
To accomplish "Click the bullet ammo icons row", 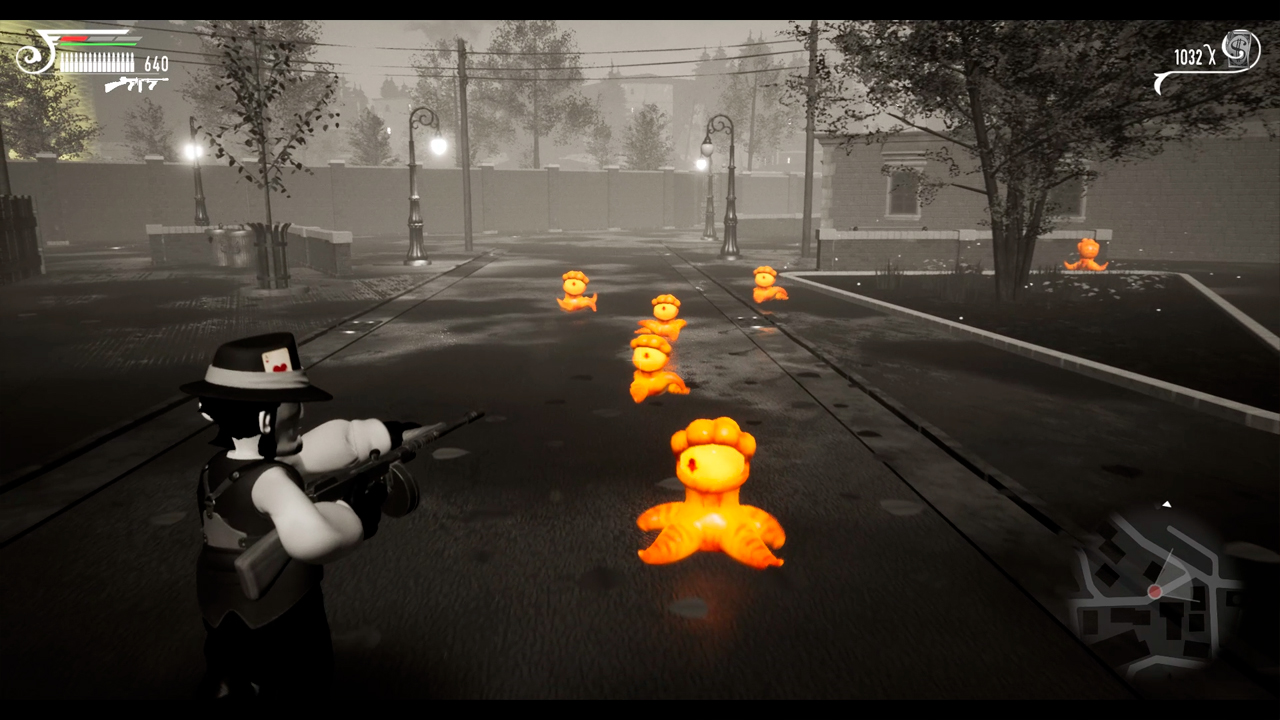I will tap(97, 62).
